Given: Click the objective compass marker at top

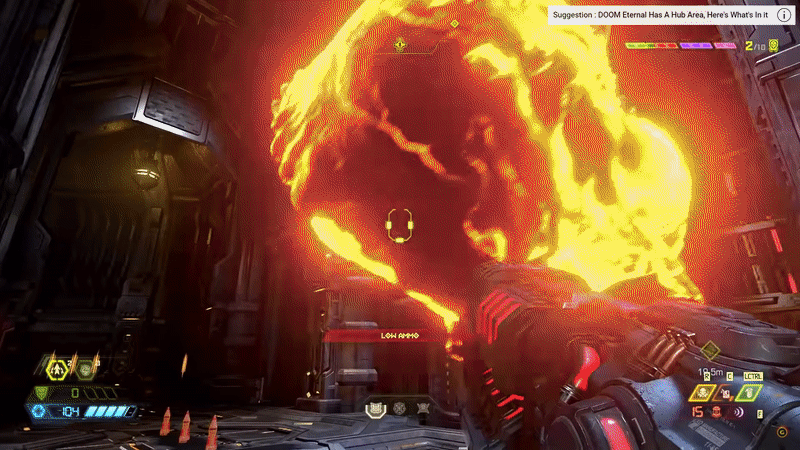Looking at the screenshot, I should (x=400, y=45).
